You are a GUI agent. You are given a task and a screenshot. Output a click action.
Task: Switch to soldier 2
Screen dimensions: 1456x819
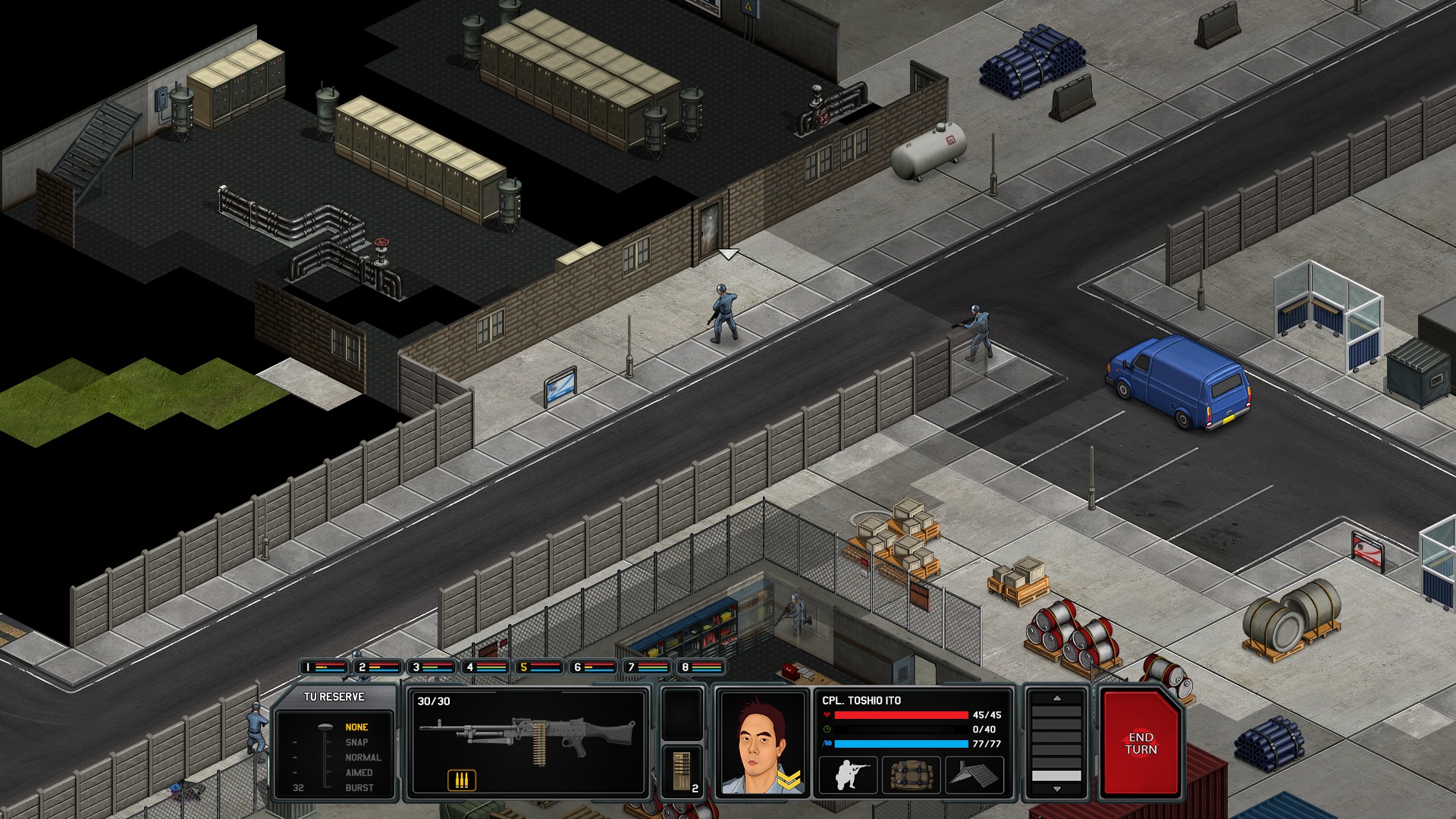(378, 667)
